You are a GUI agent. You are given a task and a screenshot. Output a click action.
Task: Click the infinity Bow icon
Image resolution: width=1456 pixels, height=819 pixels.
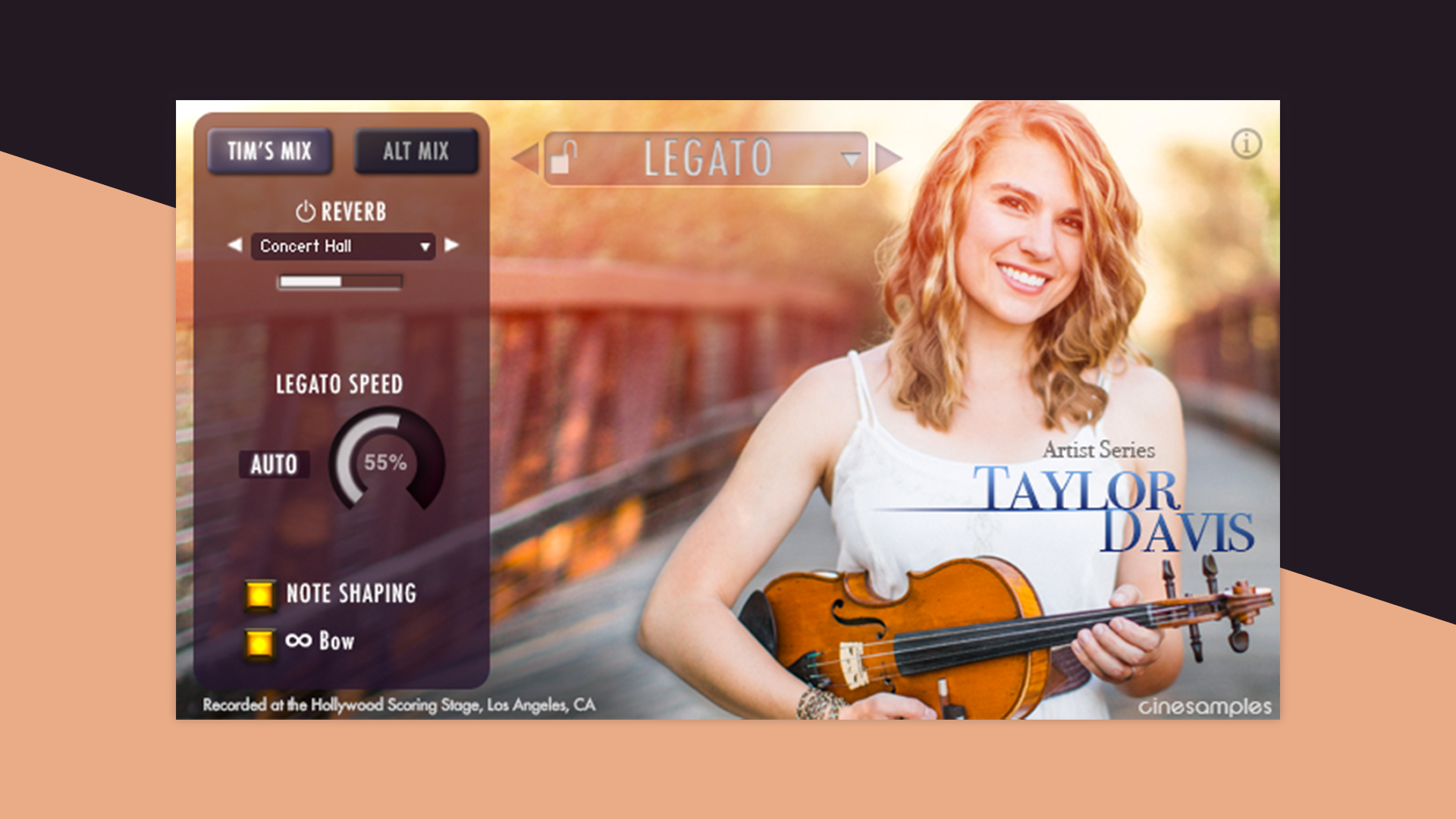point(301,641)
